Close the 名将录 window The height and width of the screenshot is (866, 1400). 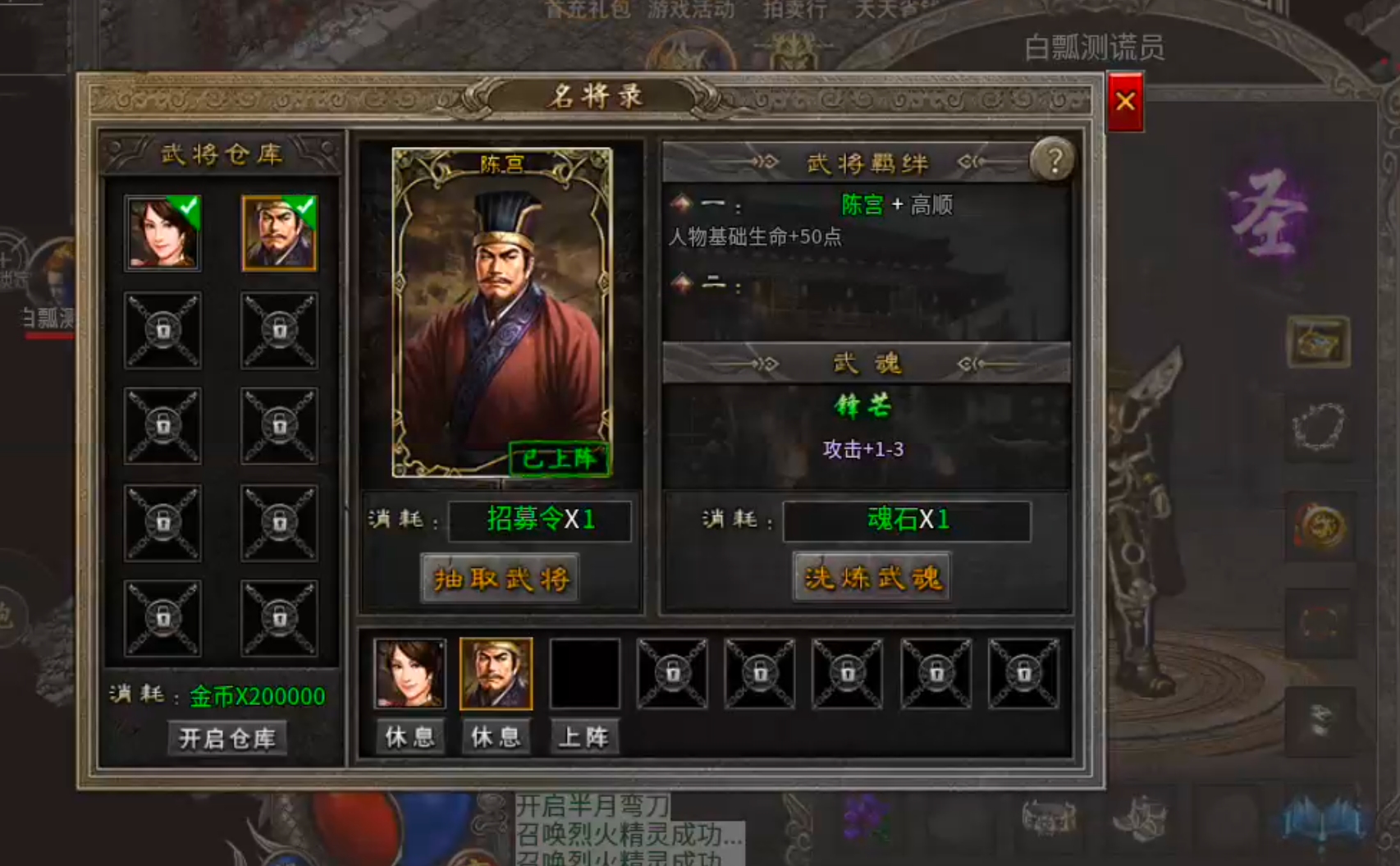[x=1125, y=102]
